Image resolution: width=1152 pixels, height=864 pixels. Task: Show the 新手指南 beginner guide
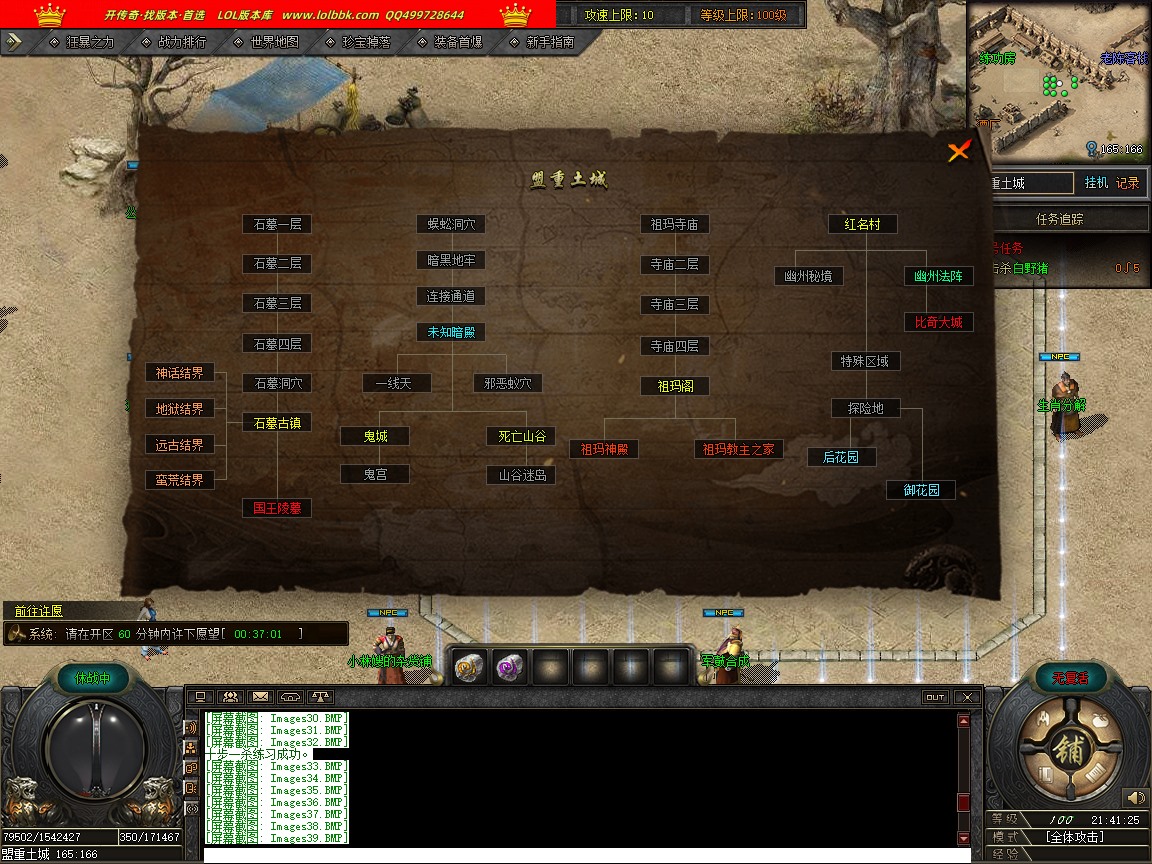(x=546, y=42)
